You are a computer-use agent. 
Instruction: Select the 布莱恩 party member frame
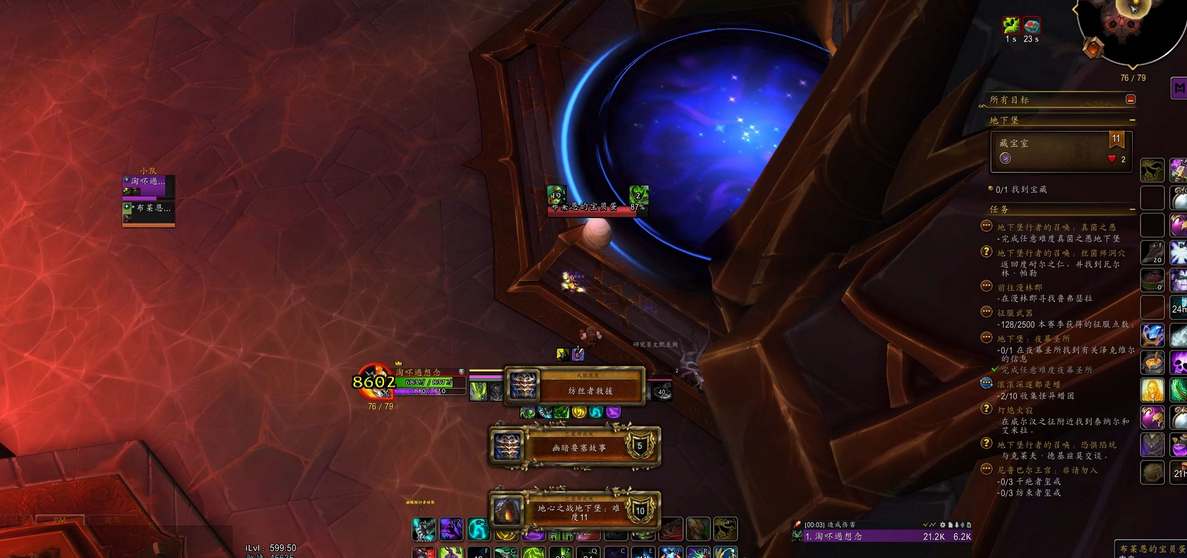[x=148, y=211]
